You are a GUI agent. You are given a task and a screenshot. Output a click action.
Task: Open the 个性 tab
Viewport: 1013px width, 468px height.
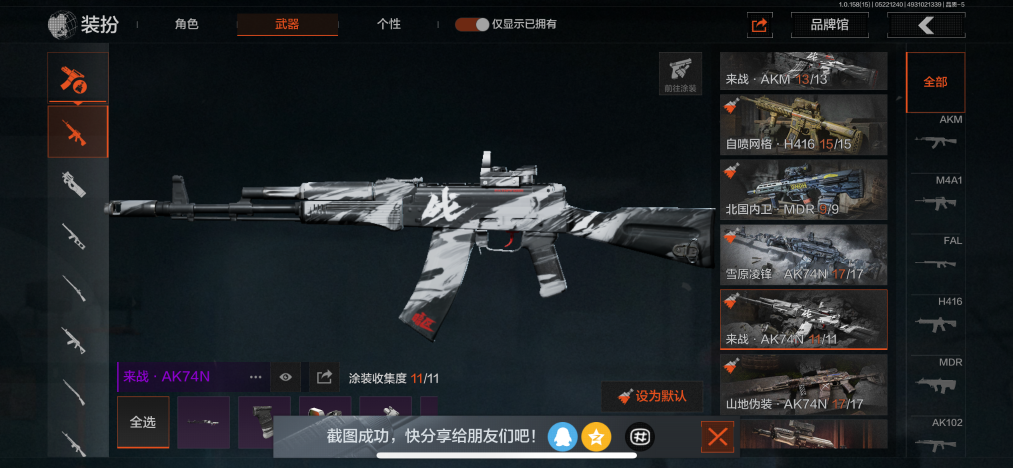click(389, 24)
